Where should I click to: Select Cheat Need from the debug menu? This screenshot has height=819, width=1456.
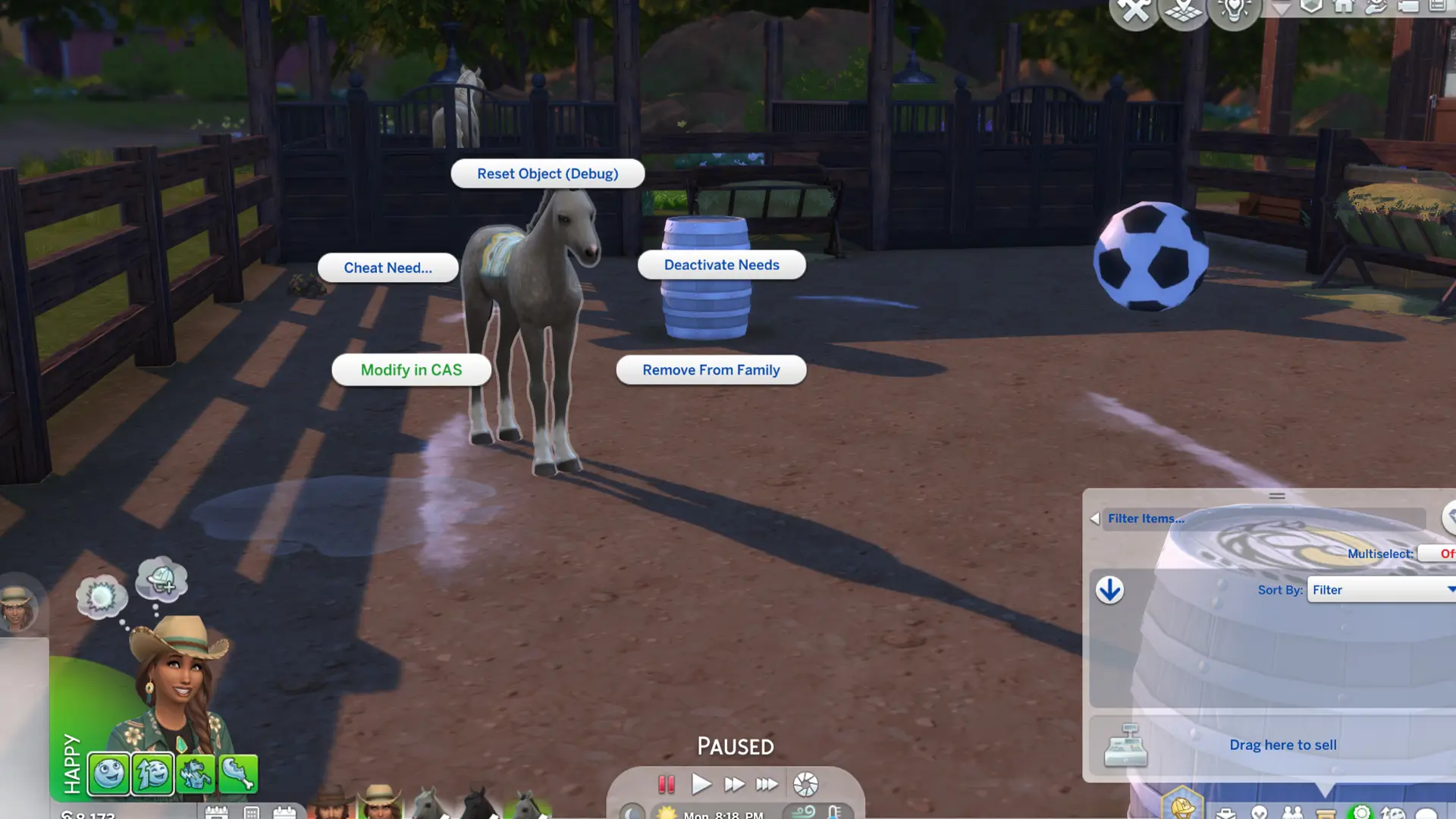point(388,268)
